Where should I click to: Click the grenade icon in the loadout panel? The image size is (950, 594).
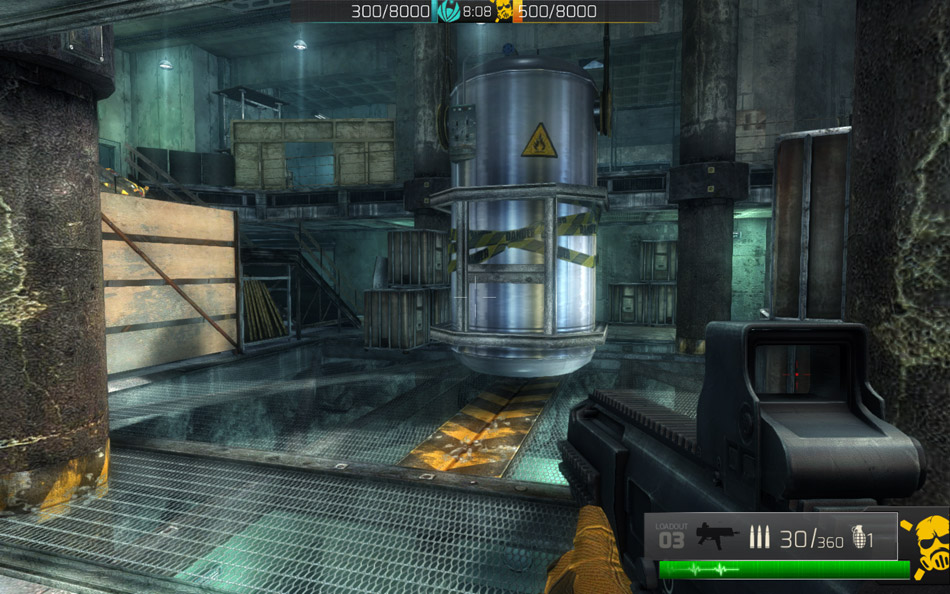coord(856,538)
